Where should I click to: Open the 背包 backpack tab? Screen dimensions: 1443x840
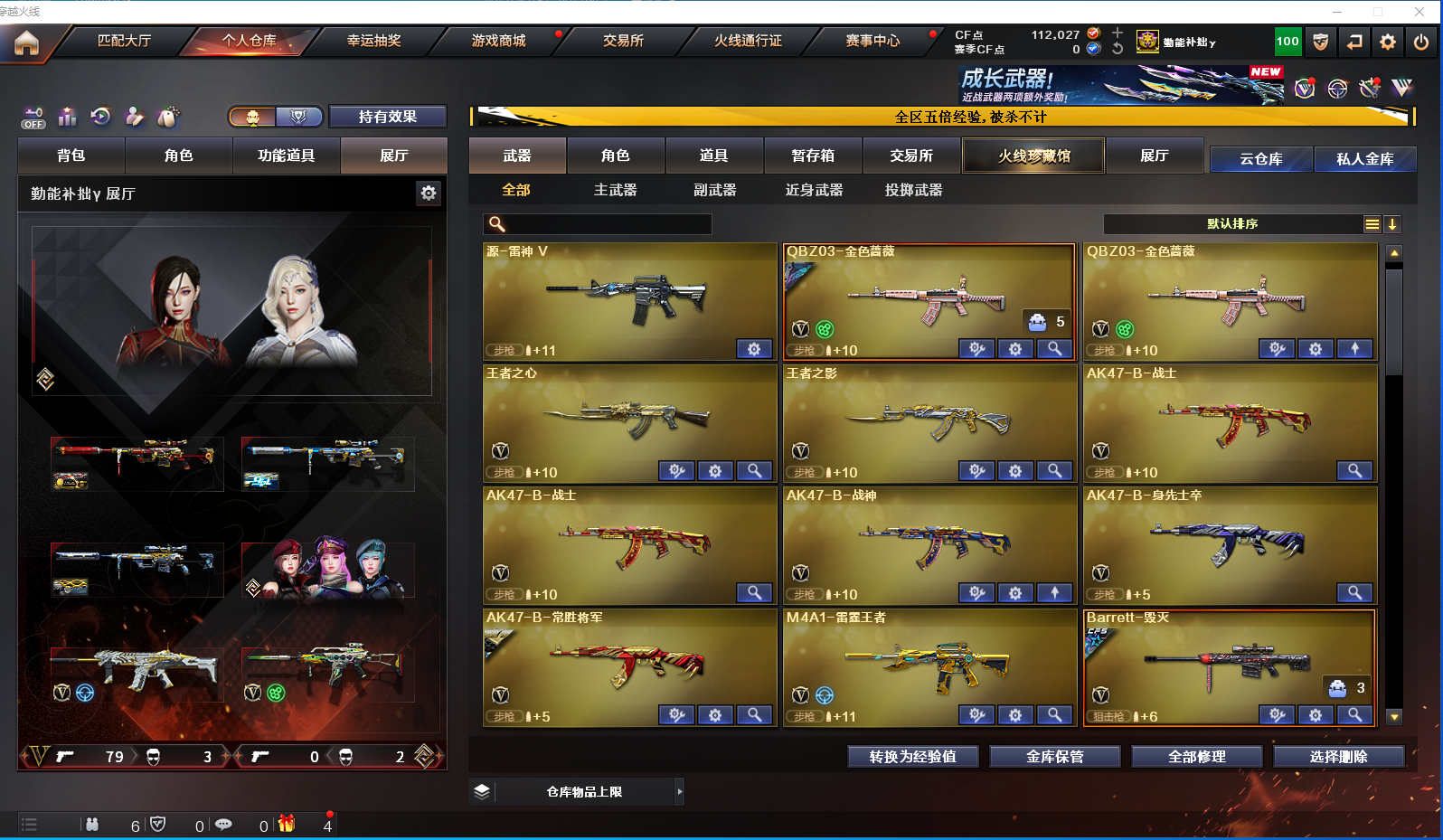click(x=71, y=156)
